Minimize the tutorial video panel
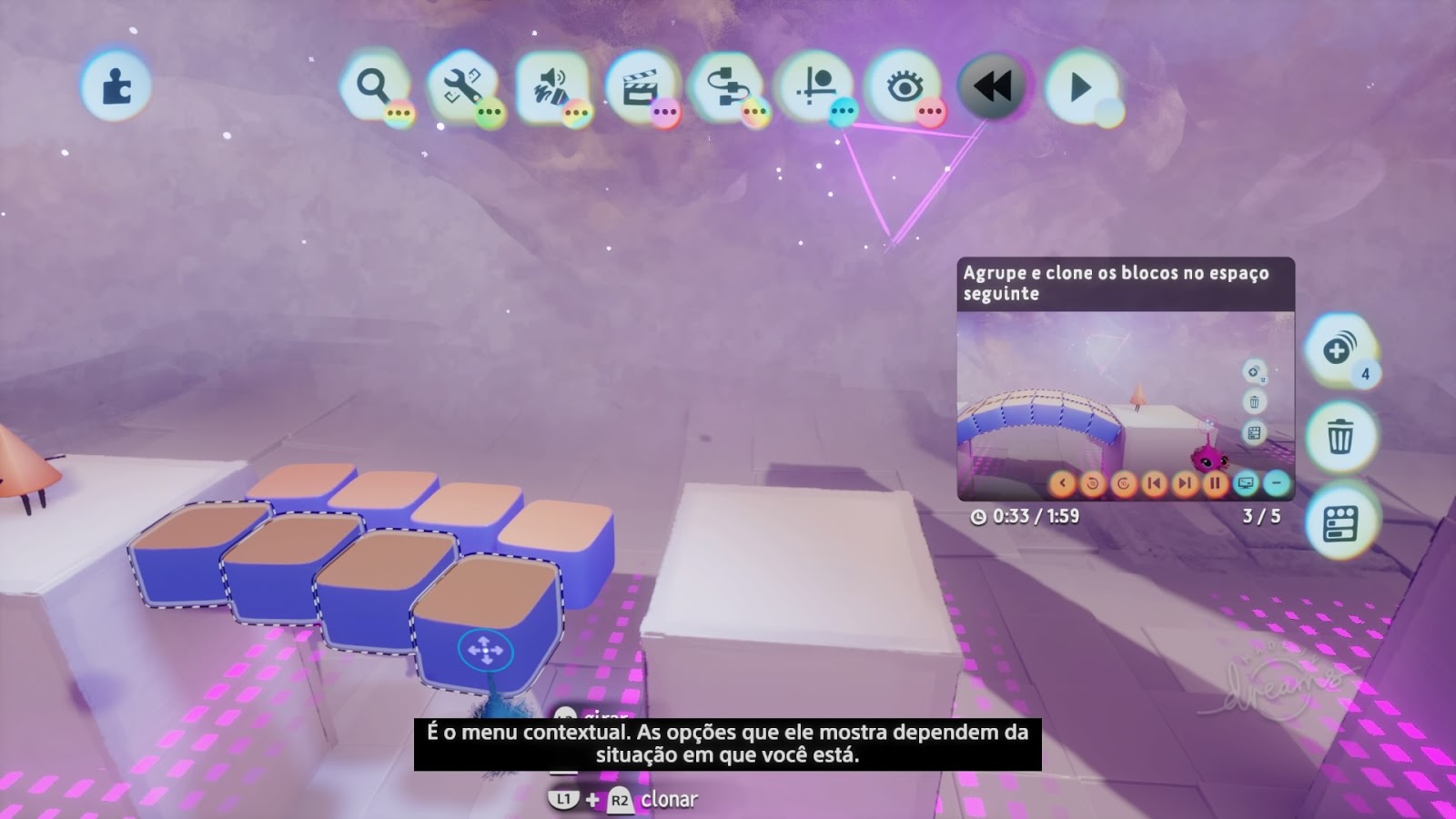Viewport: 1456px width, 819px height. pyautogui.click(x=1275, y=482)
